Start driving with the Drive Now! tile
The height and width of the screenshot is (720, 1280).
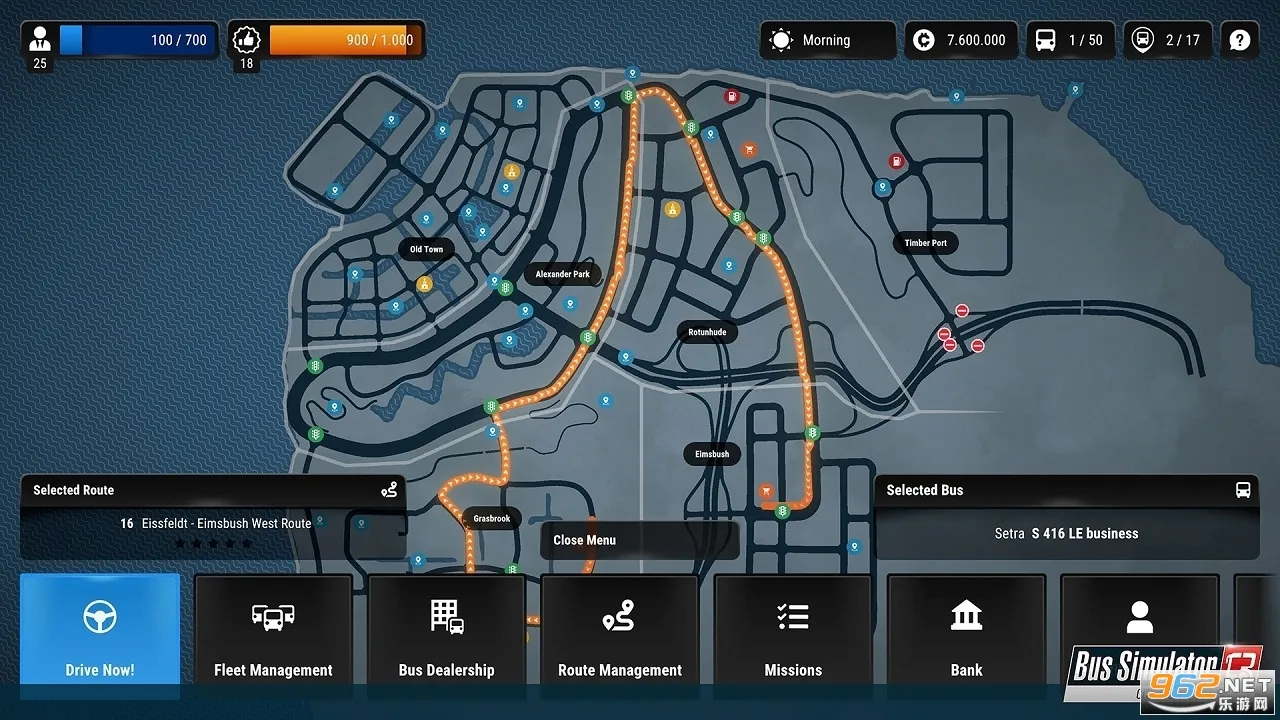(100, 633)
